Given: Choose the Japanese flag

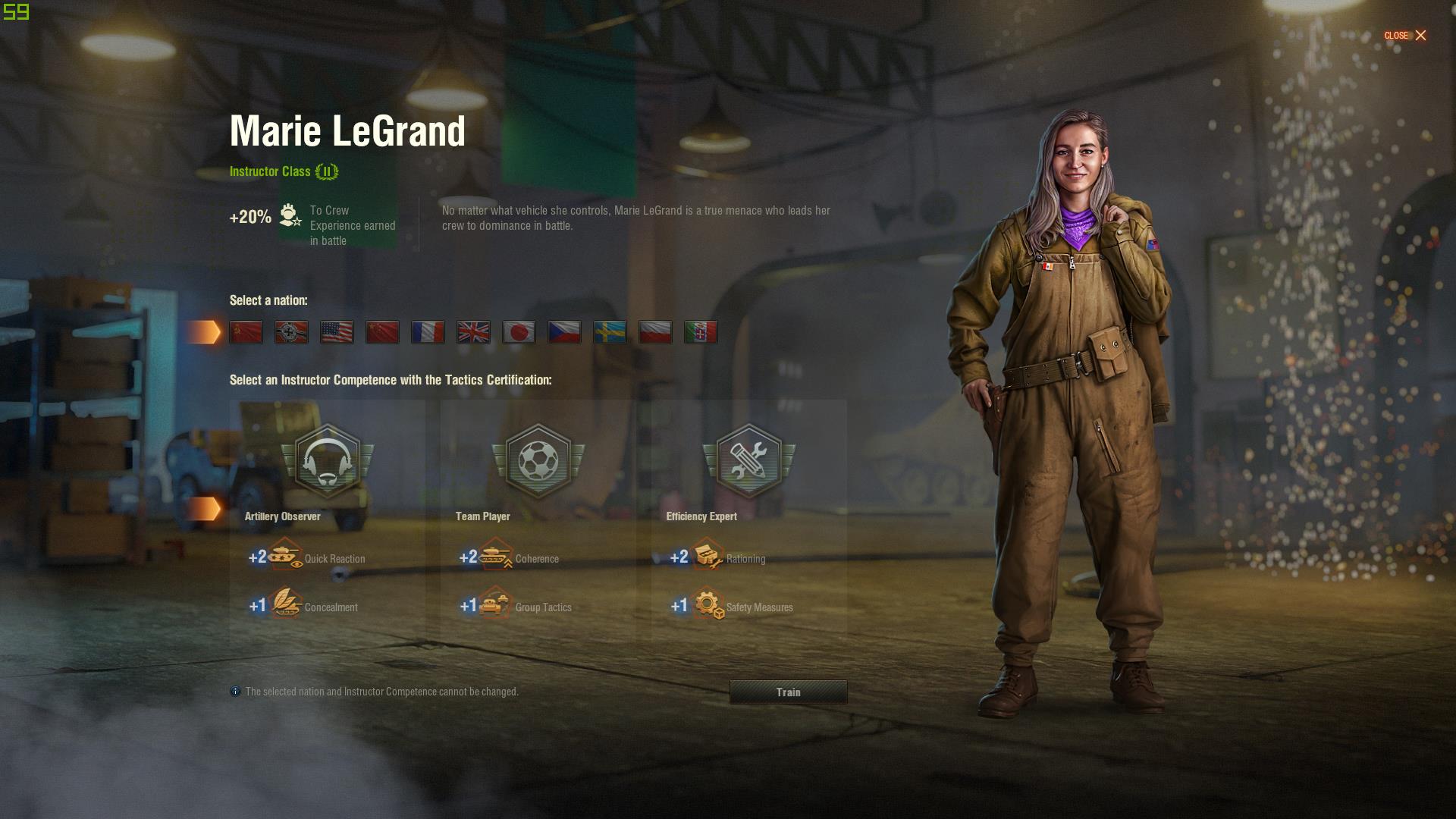Looking at the screenshot, I should (x=519, y=332).
